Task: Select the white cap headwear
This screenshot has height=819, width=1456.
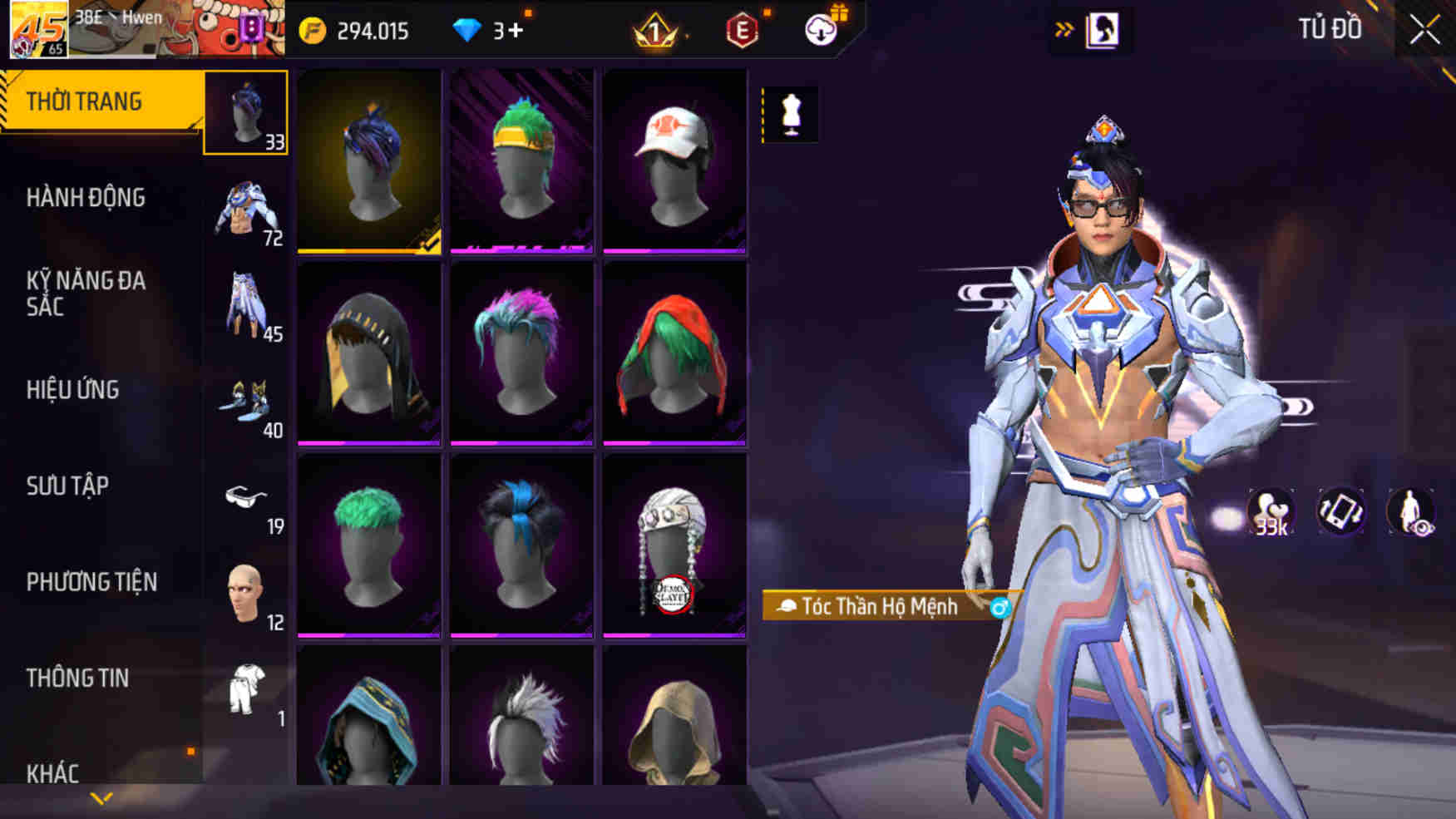Action: (x=674, y=160)
